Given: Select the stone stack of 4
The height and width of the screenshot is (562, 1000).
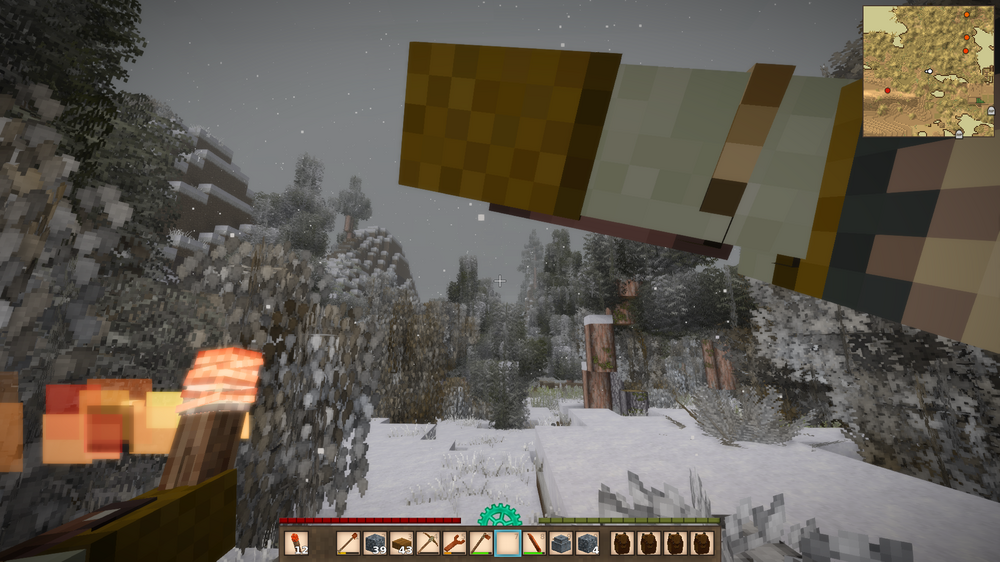Looking at the screenshot, I should tap(587, 544).
